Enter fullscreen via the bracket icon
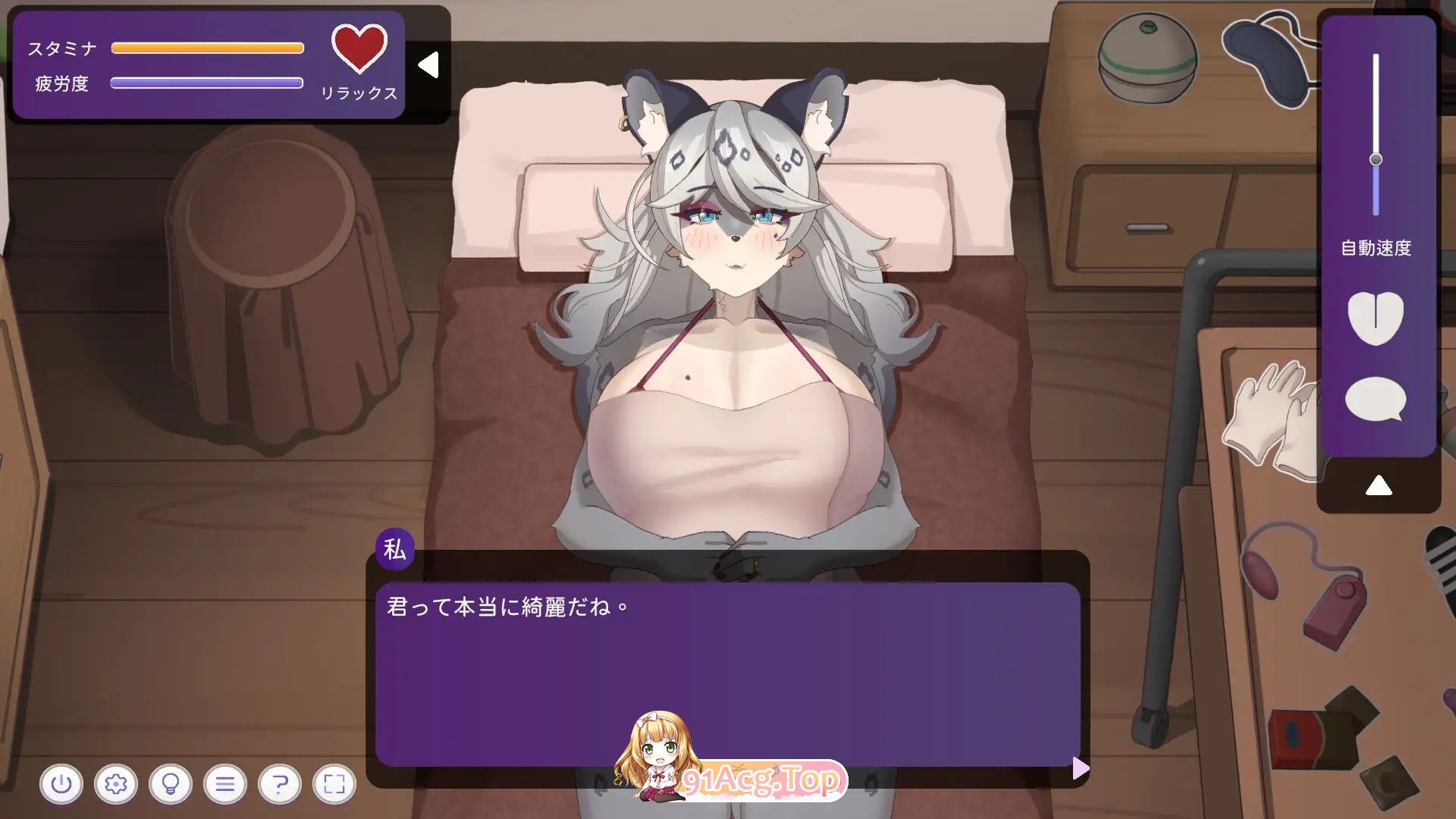 pos(335,783)
